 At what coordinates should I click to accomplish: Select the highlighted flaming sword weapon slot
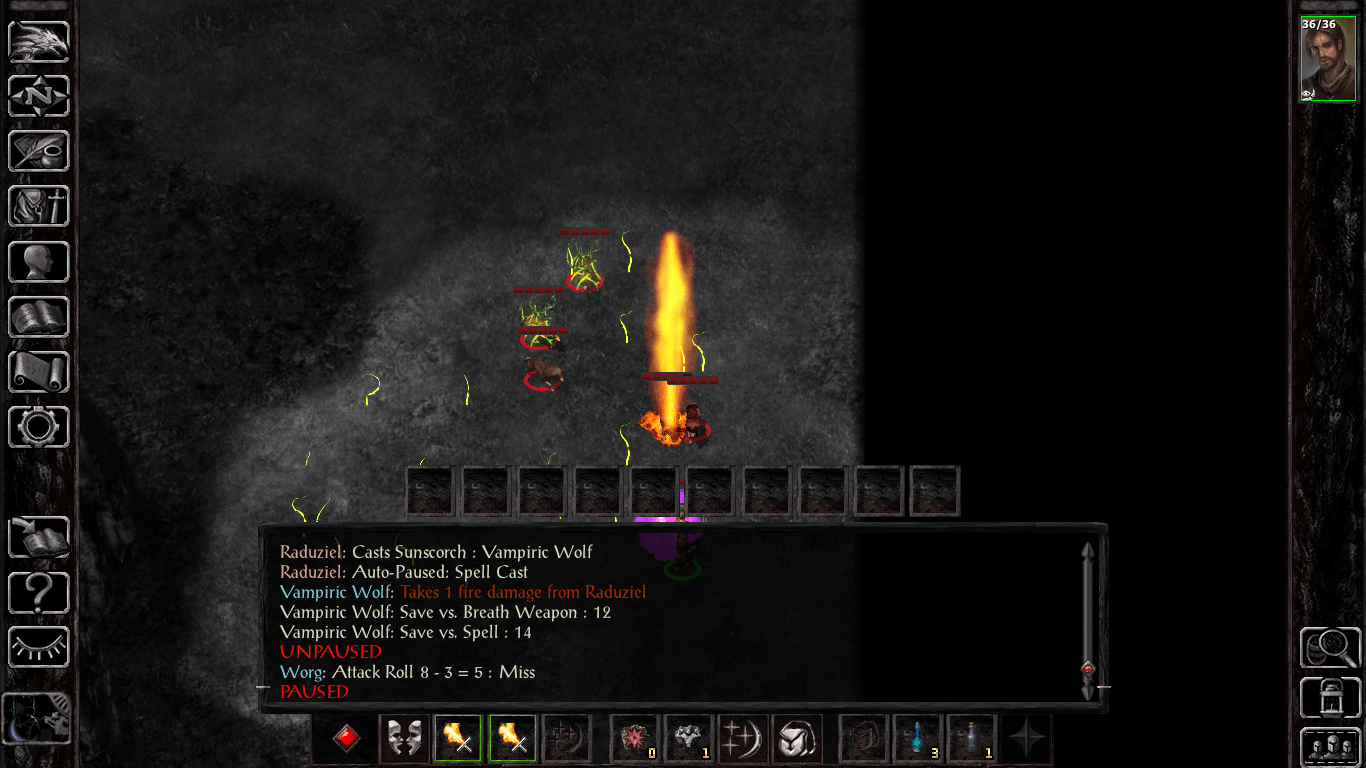(x=458, y=738)
